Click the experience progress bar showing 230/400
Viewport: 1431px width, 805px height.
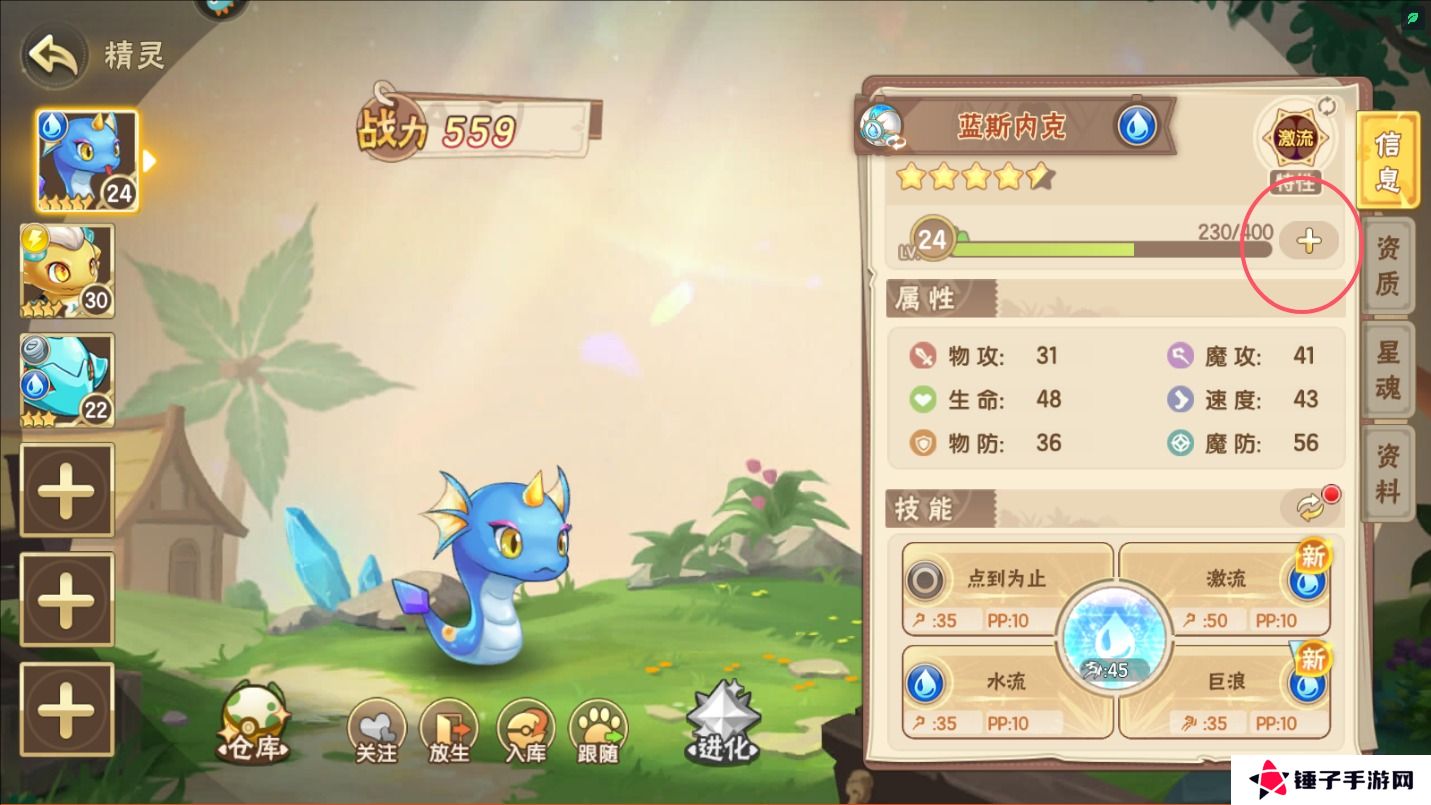point(1100,249)
